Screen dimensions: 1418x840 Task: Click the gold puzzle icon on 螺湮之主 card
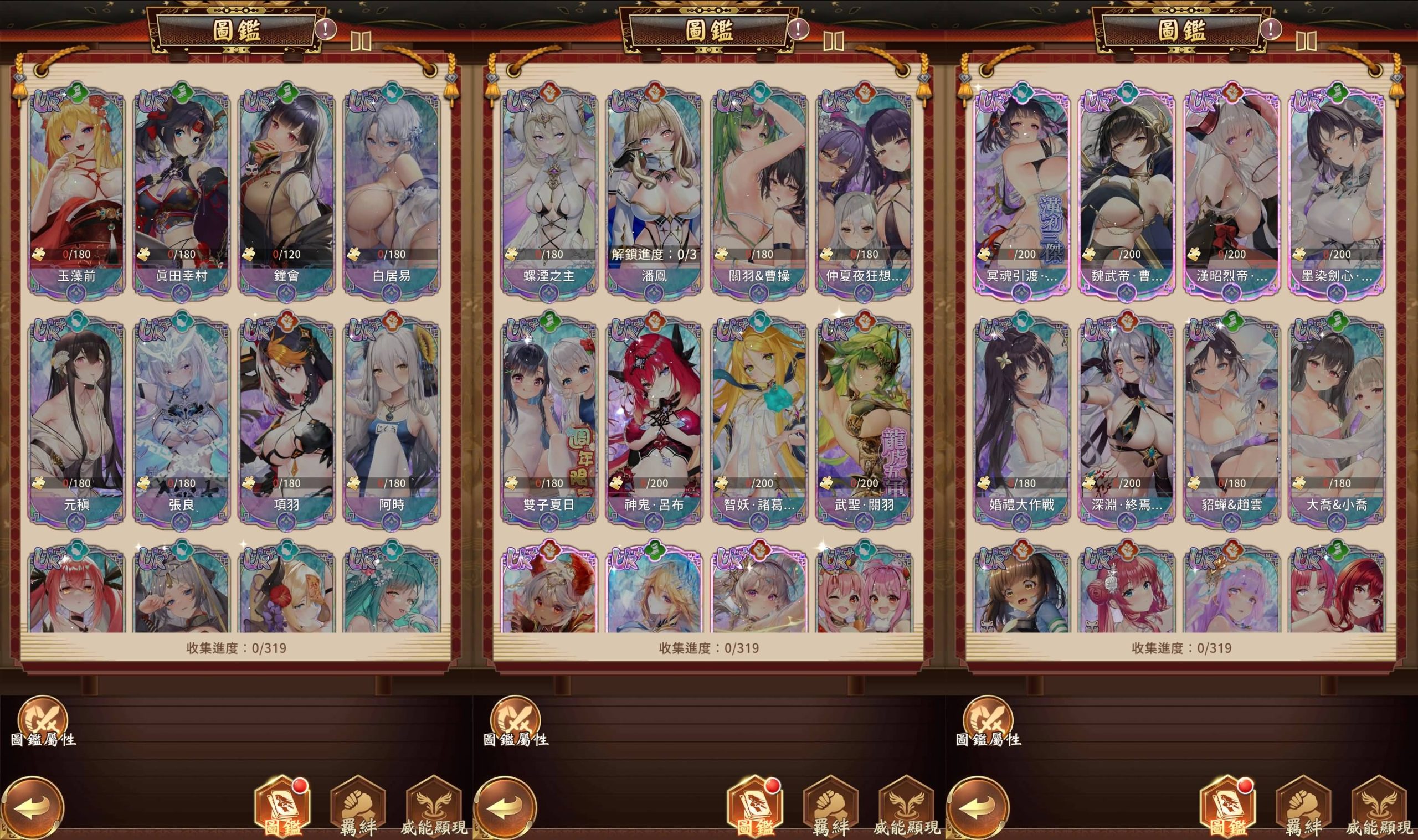(512, 255)
